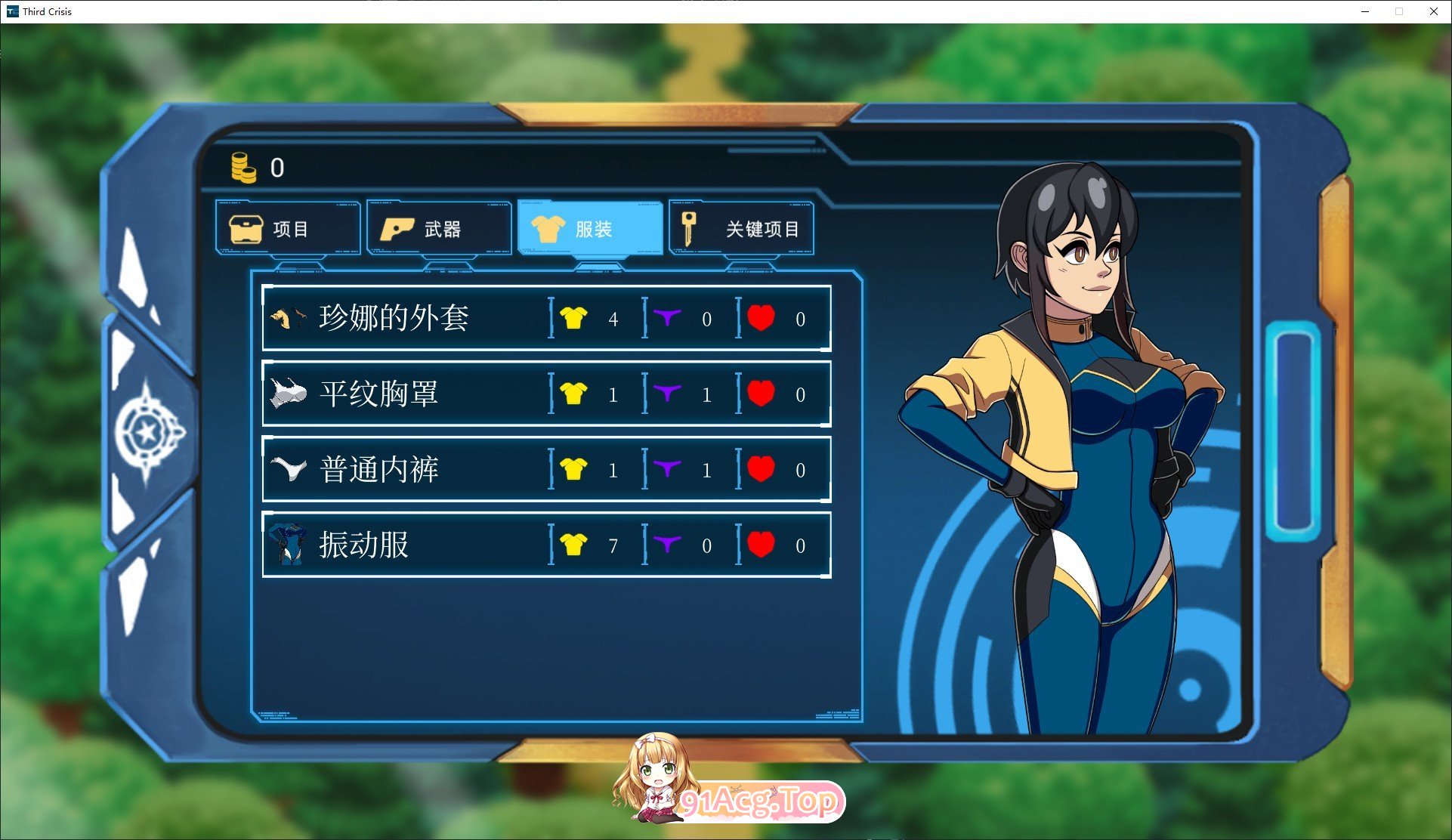Click the red heart icon on 珍娜的外套 row
Image resolution: width=1452 pixels, height=840 pixels.
point(761,319)
